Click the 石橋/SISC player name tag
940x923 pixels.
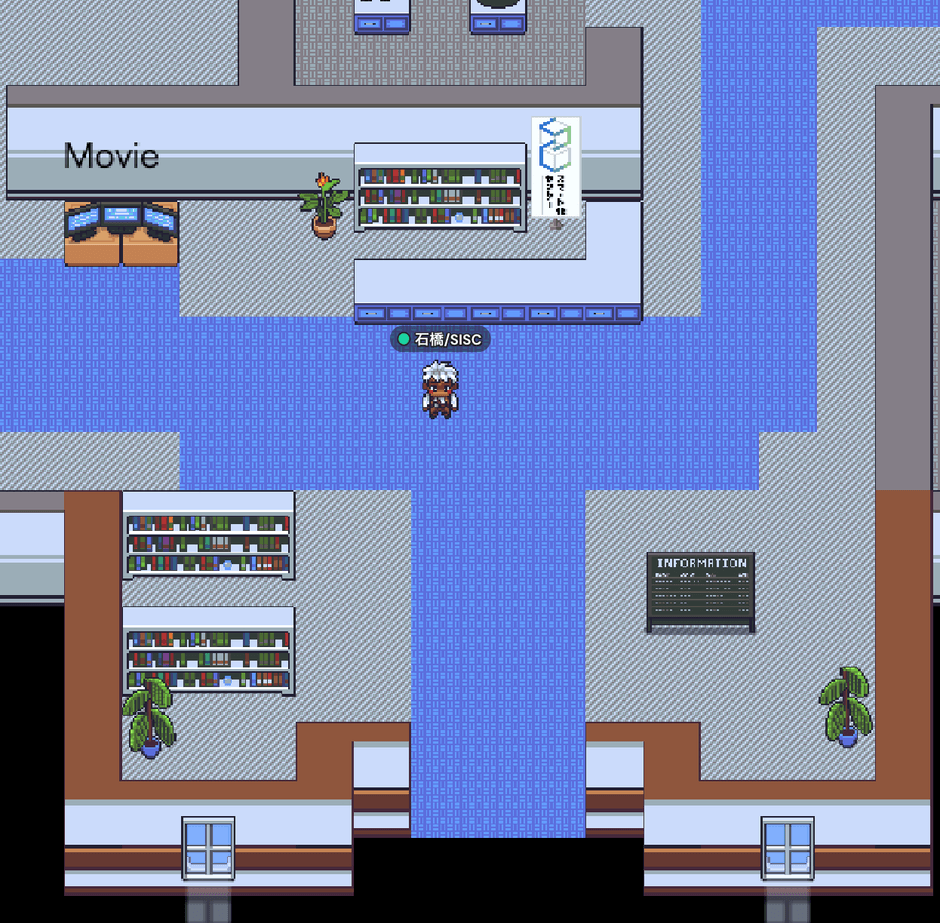440,340
